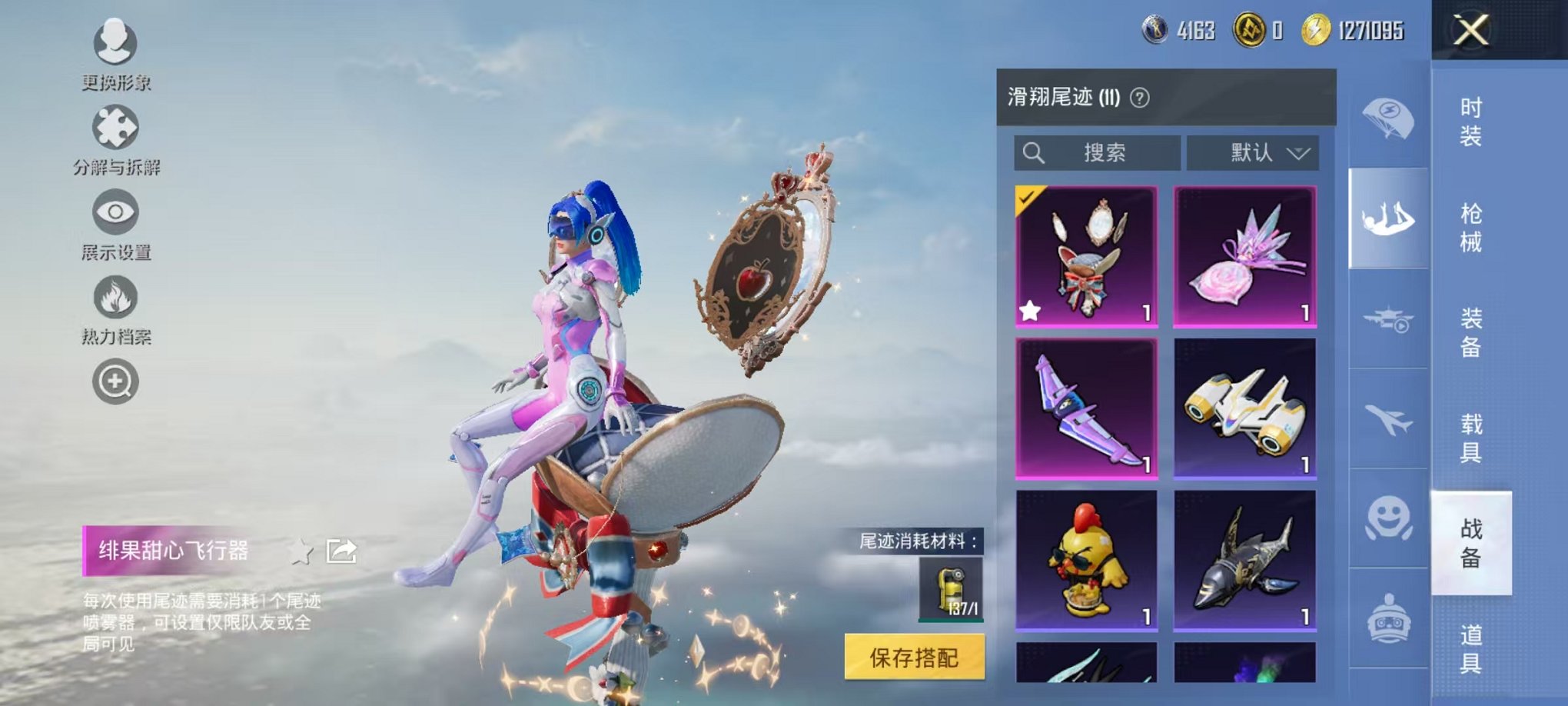Open the 默认 sorting dropdown
The height and width of the screenshot is (706, 1568).
tap(1252, 153)
